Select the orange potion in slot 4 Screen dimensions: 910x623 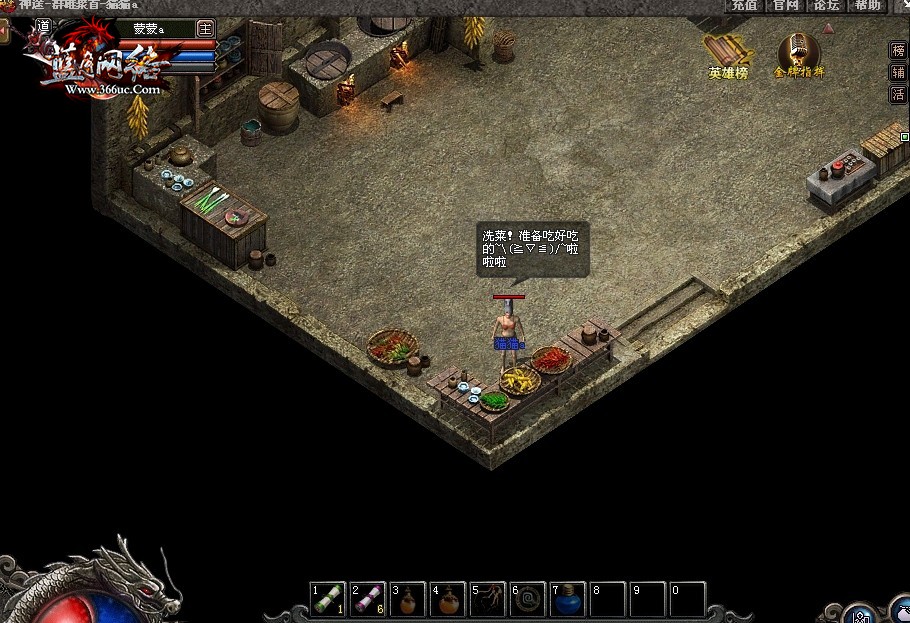point(448,599)
